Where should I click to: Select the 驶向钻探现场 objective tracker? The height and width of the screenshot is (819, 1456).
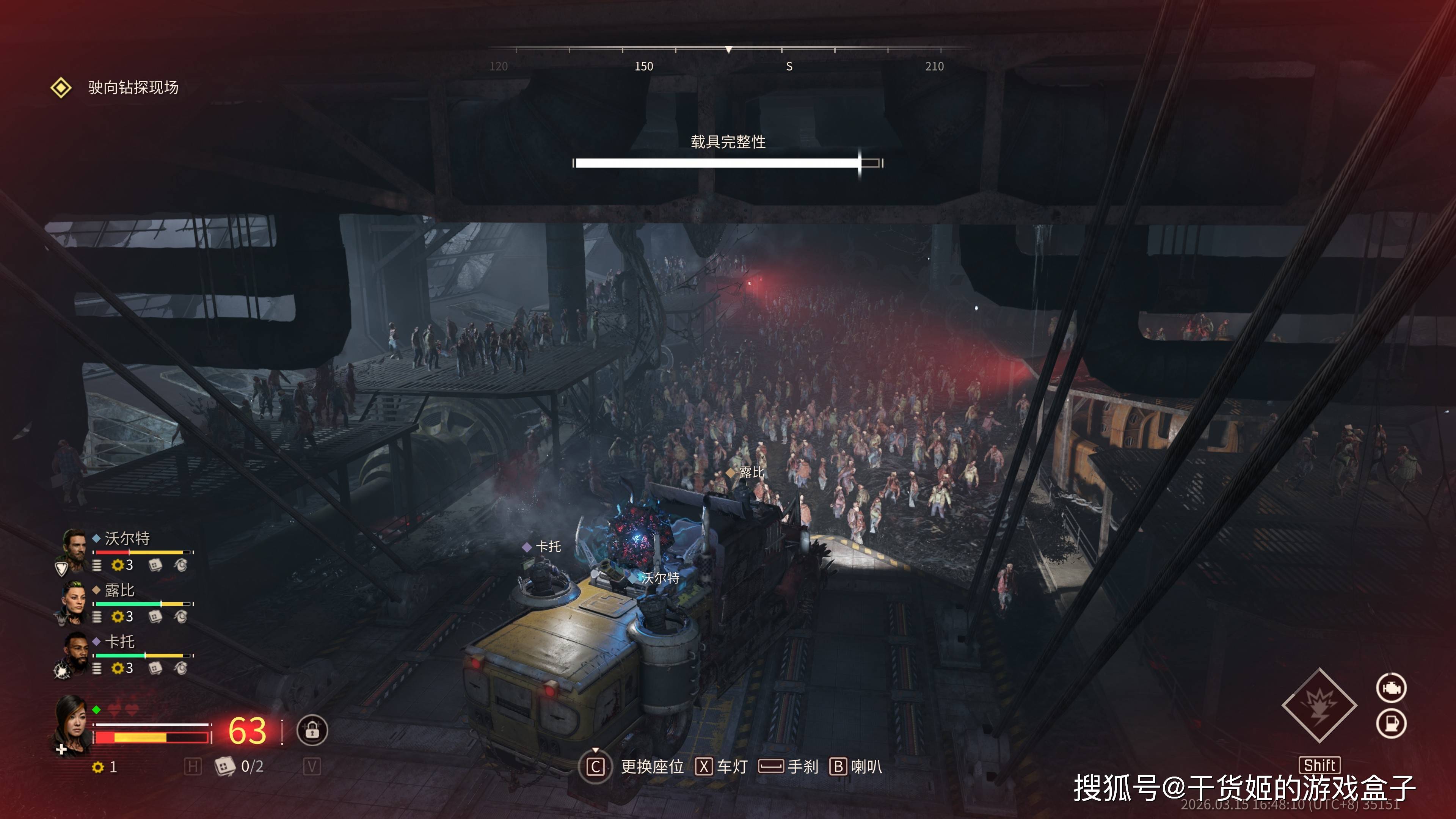(x=132, y=88)
